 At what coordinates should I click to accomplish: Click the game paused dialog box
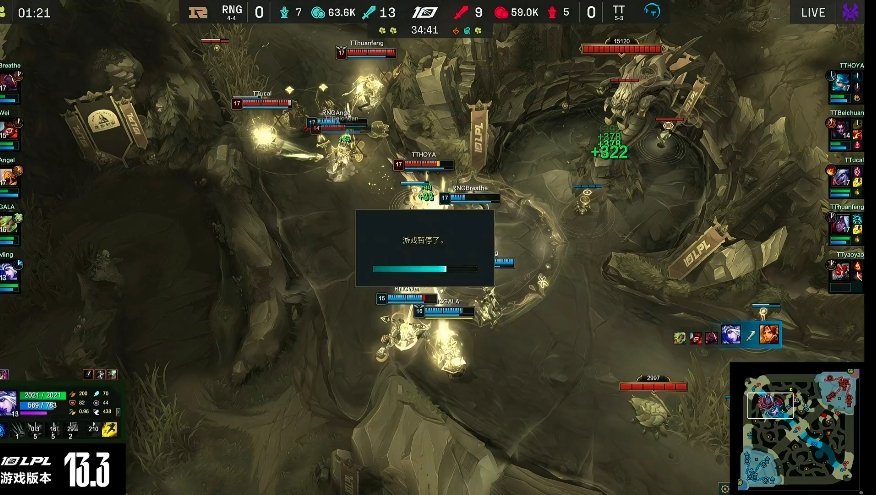[x=424, y=248]
